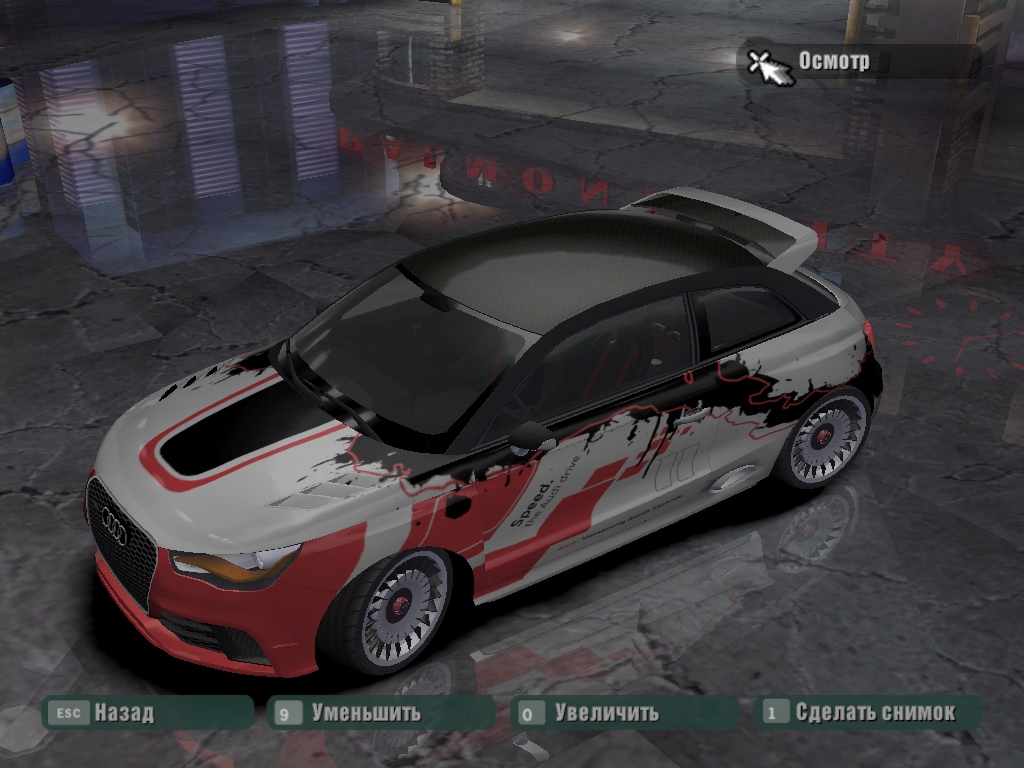Take a snapshot with Сделать снимок
The width and height of the screenshot is (1024, 768).
pyautogui.click(x=874, y=713)
